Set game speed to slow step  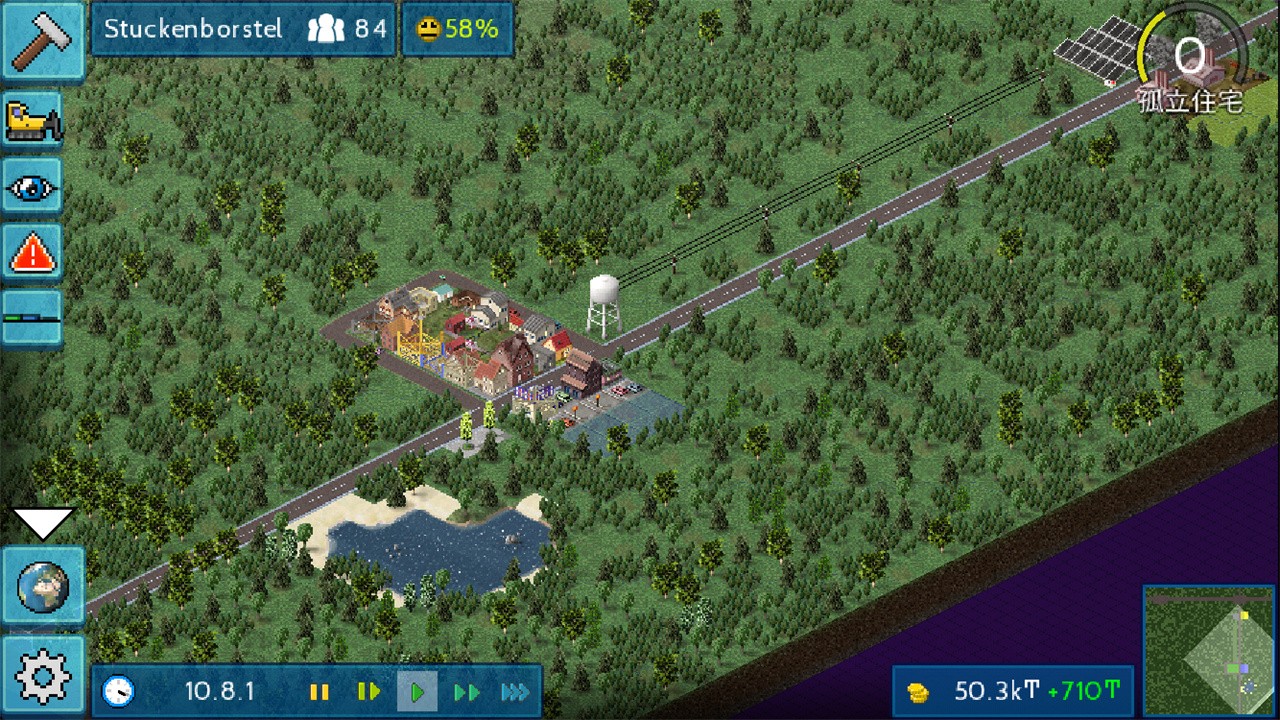pos(368,692)
